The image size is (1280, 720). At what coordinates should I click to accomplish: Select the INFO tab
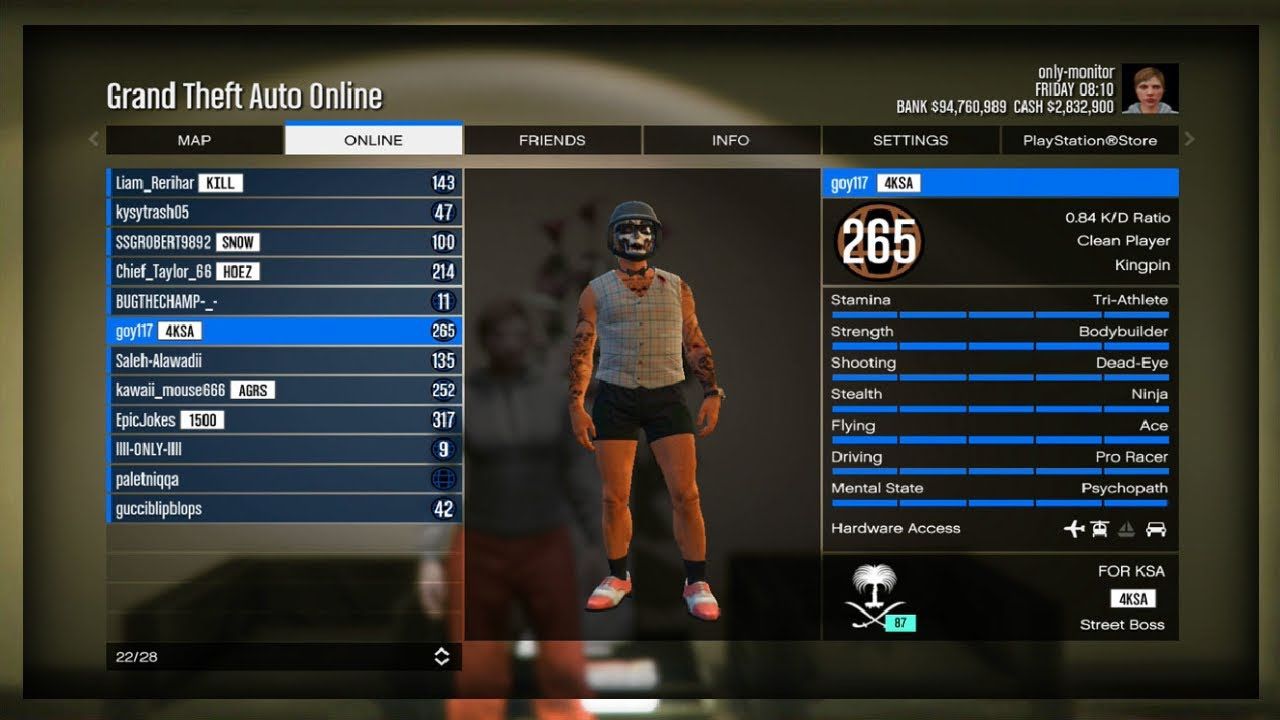click(x=730, y=140)
